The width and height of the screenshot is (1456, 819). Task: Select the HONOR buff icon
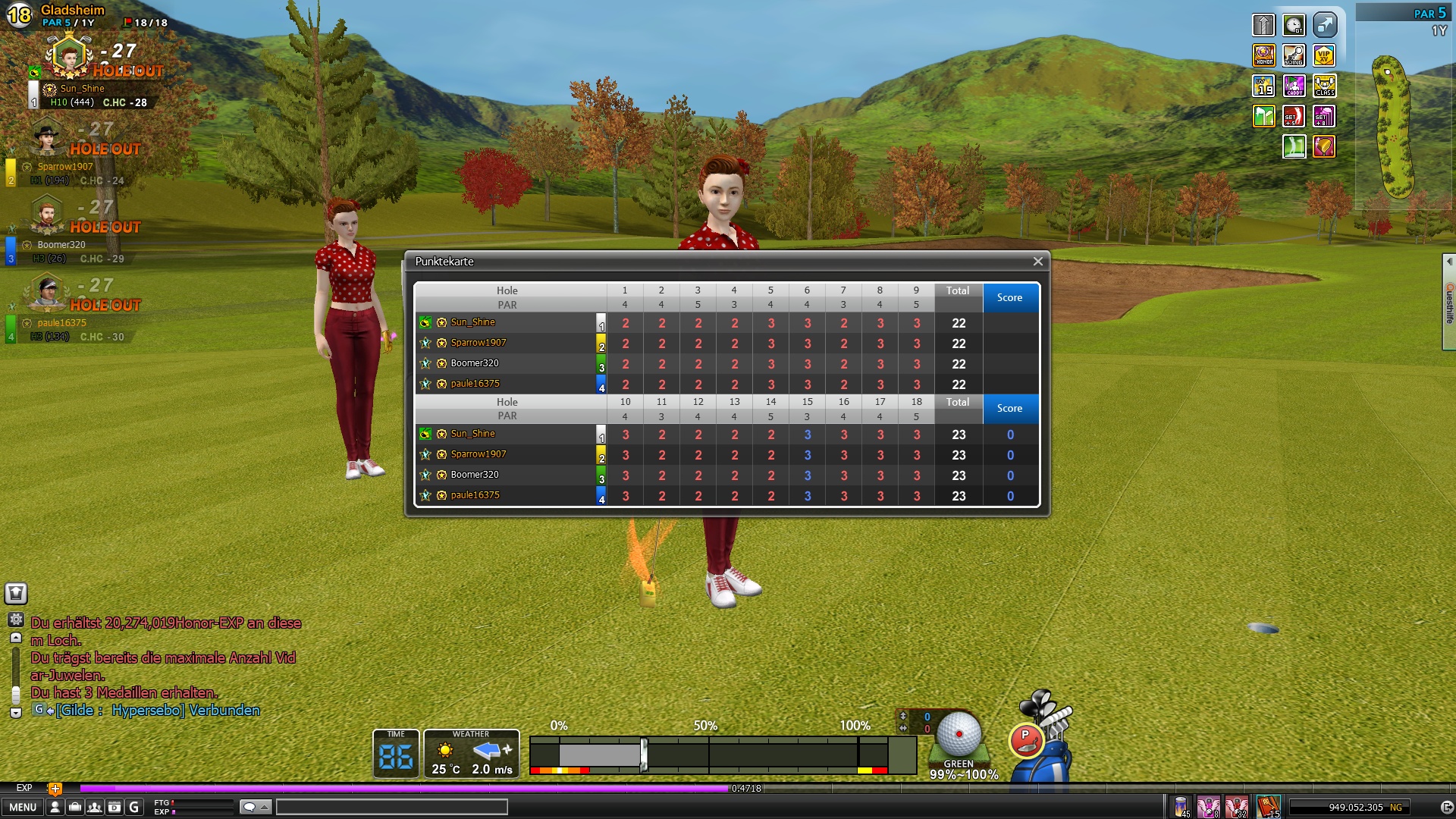pyautogui.click(x=1263, y=55)
